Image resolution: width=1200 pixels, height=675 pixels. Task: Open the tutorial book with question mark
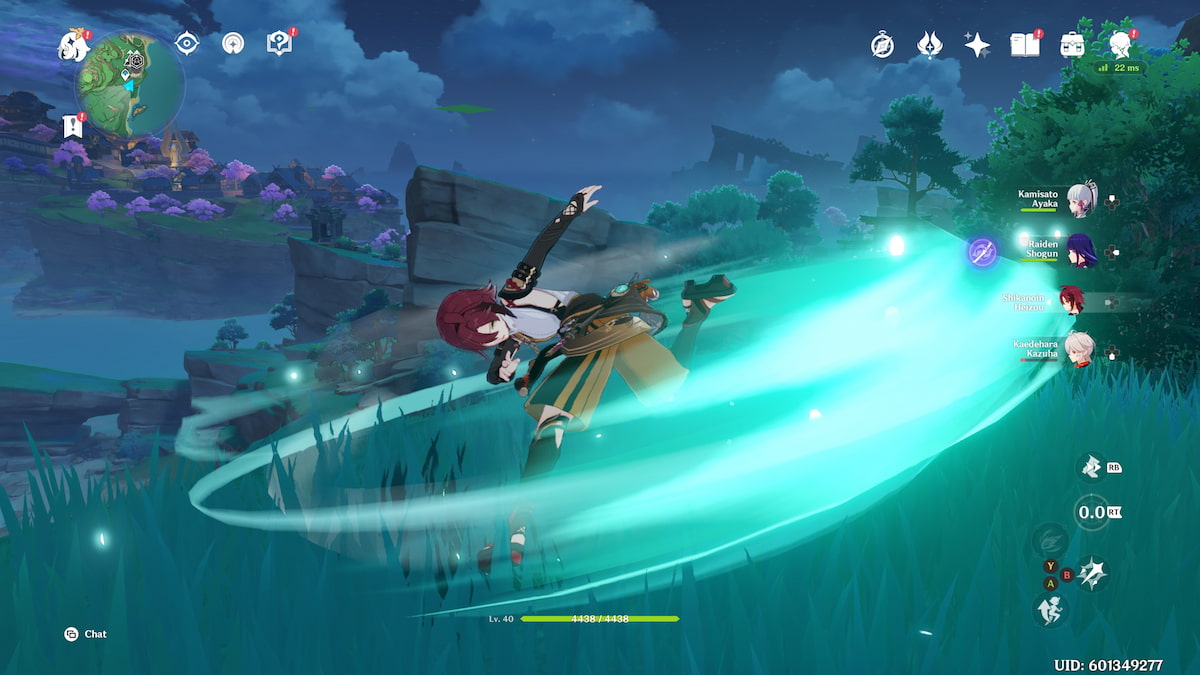coord(279,43)
